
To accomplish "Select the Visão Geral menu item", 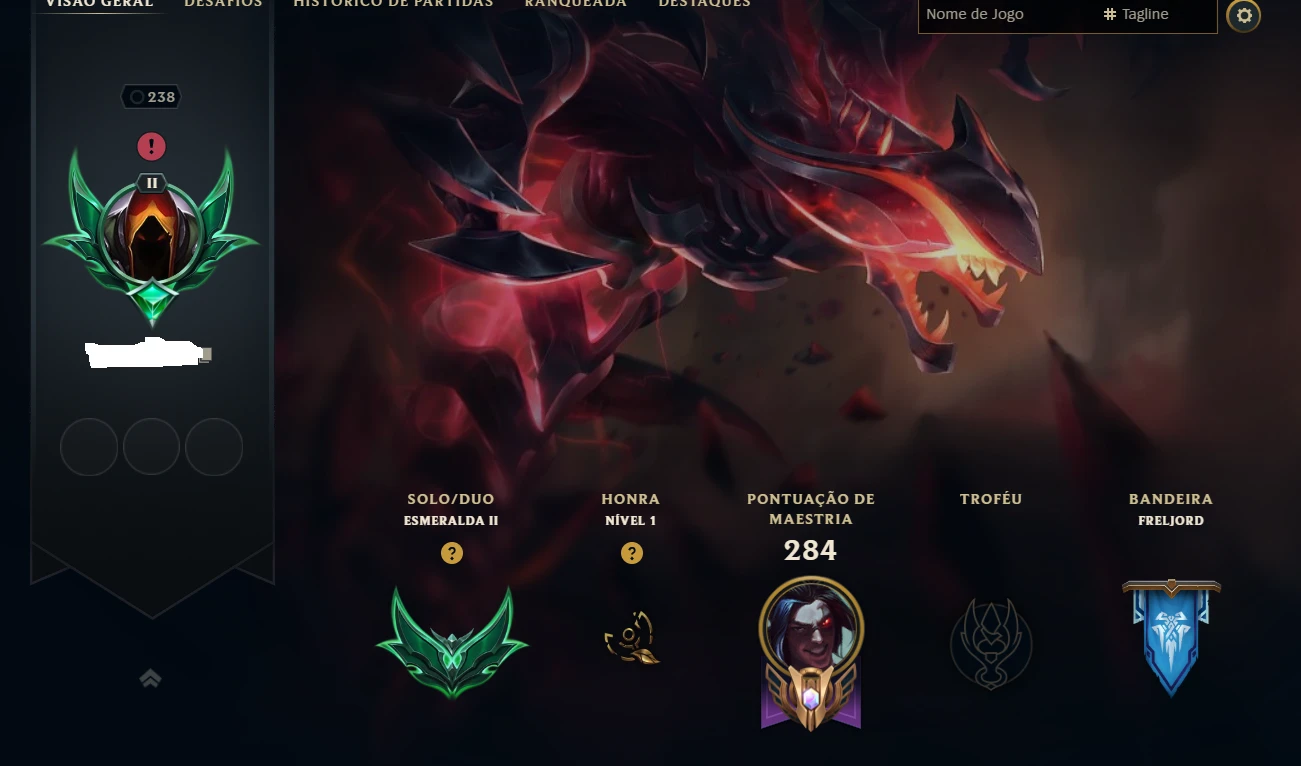I will coord(99,5).
